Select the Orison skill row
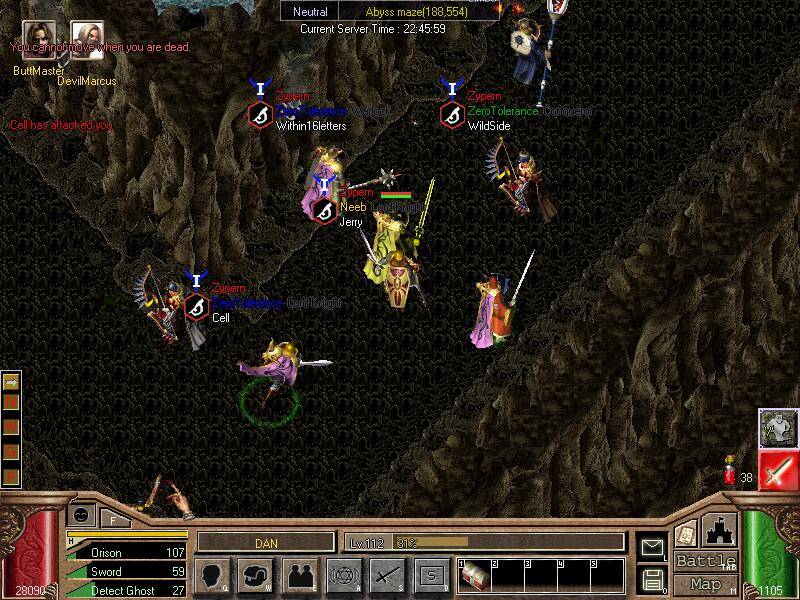This screenshot has height=600, width=800. (125, 552)
